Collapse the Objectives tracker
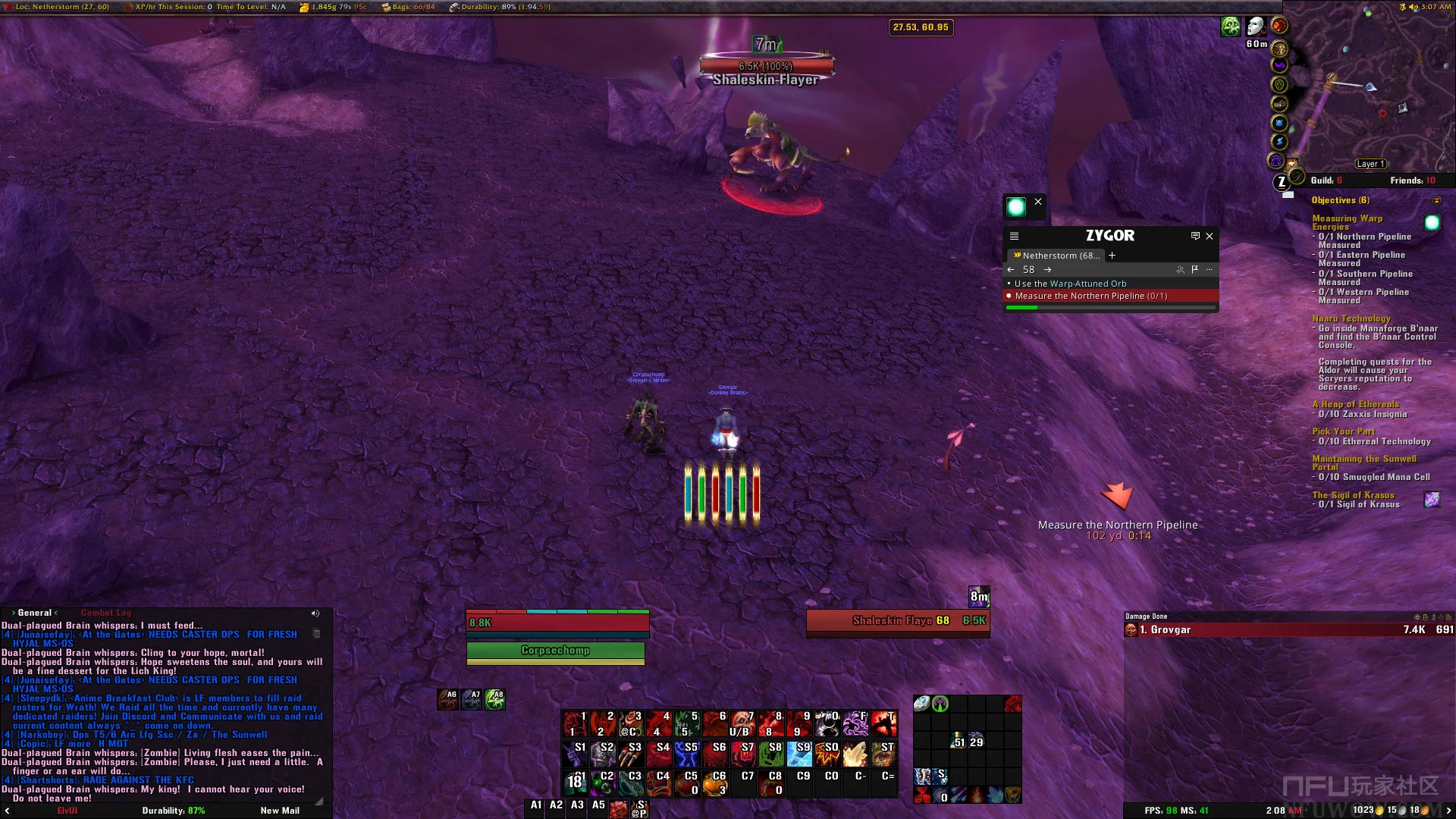The height and width of the screenshot is (819, 1456). pos(1436,200)
